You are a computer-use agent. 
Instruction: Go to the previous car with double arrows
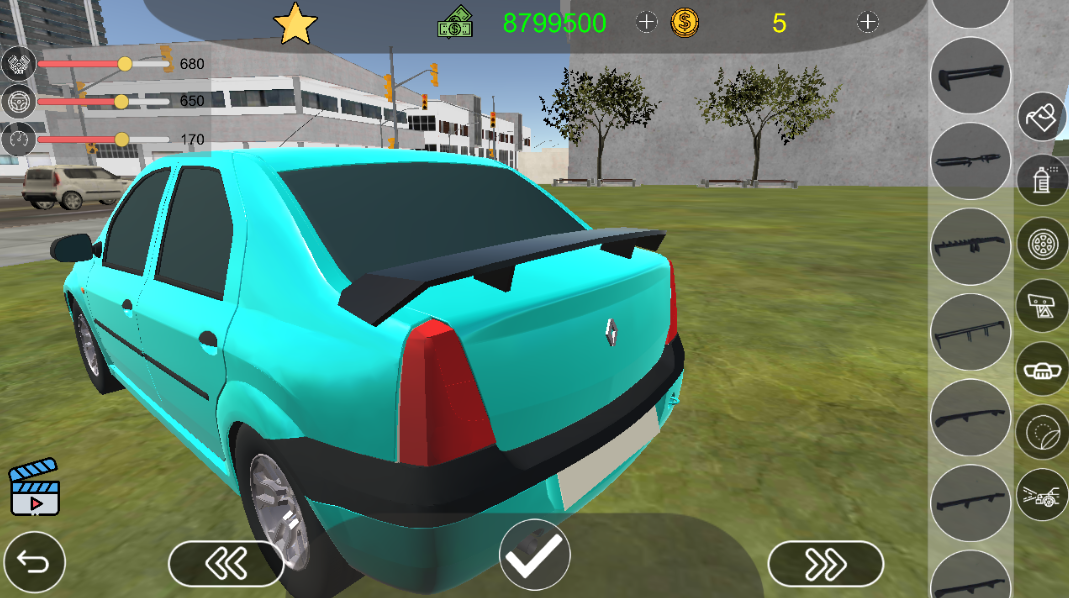point(226,564)
